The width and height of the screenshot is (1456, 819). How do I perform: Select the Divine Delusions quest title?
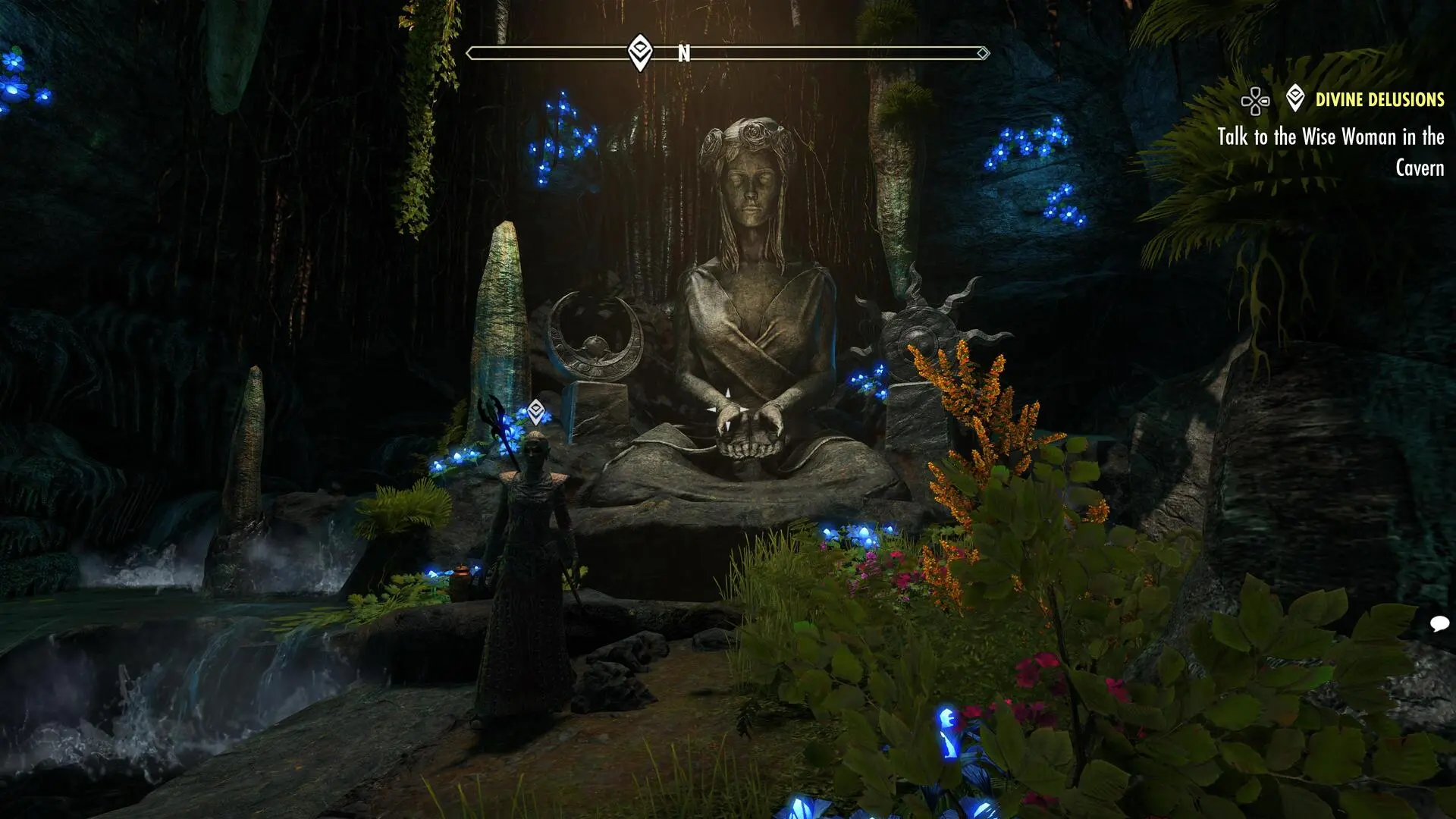(1379, 99)
